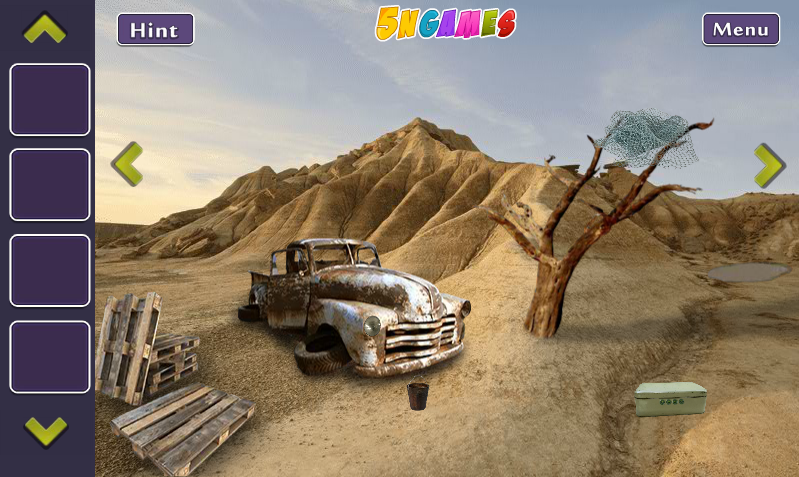799x477 pixels.
Task: Navigate to the scene on the right
Action: pos(768,165)
